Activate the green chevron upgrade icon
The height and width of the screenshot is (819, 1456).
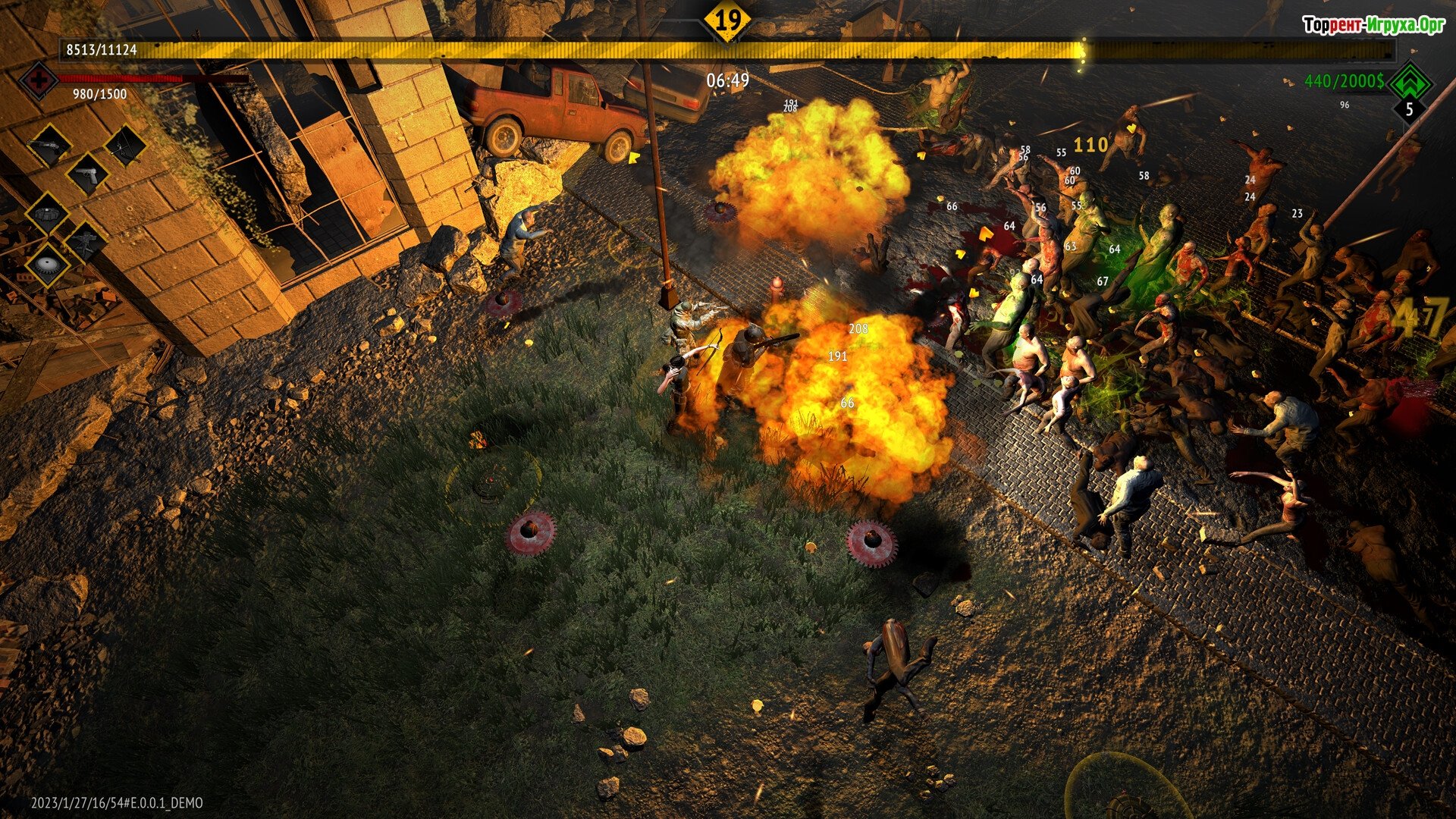click(1410, 82)
